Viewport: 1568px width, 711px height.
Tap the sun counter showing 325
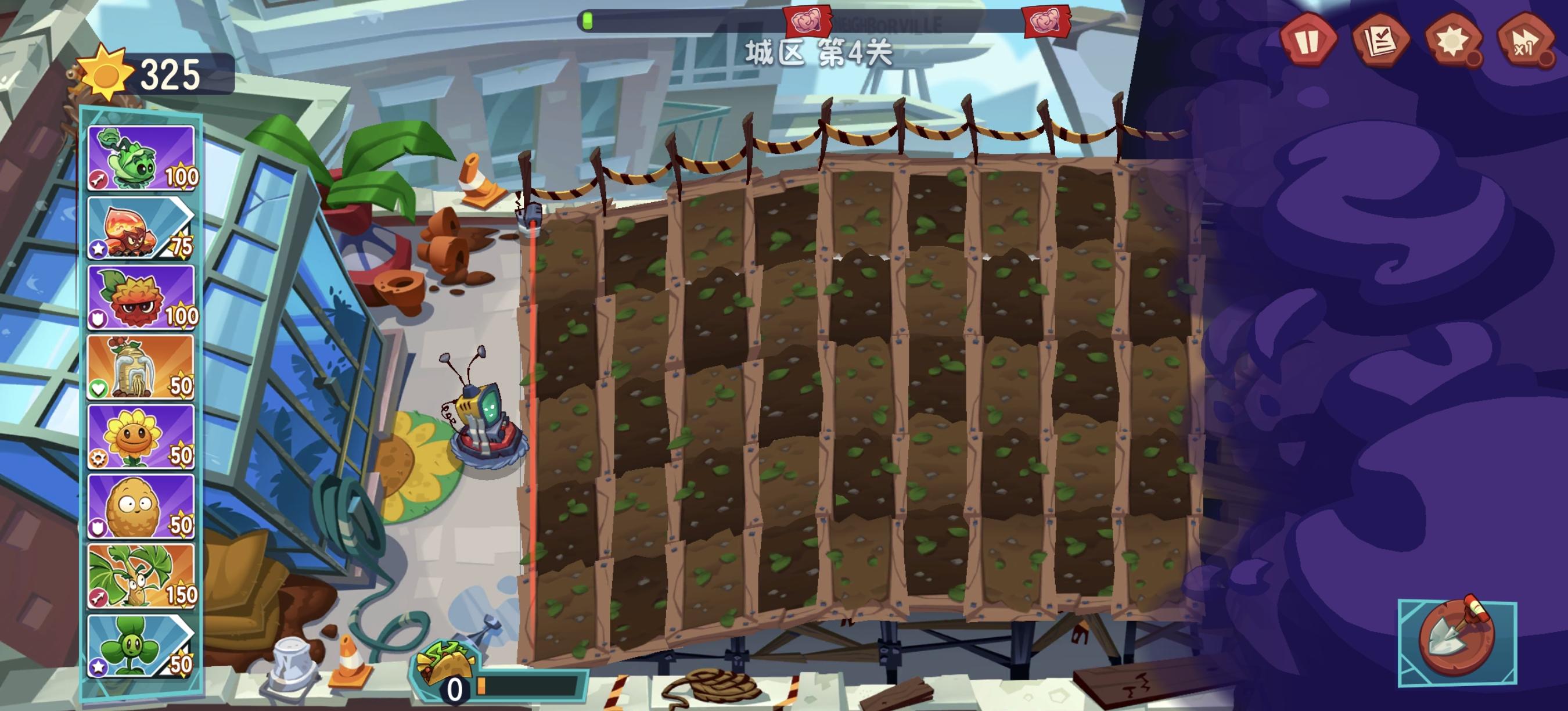(x=146, y=74)
